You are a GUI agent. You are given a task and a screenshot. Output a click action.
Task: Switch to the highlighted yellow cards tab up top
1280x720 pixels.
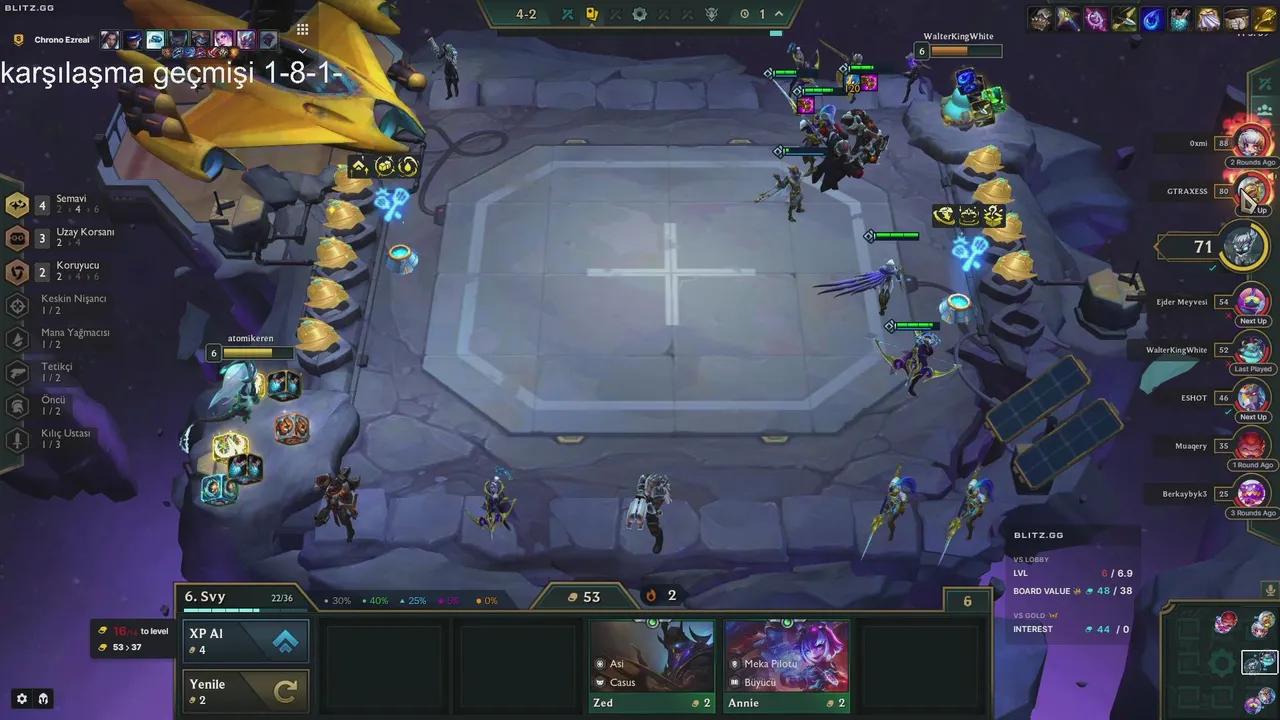(592, 14)
